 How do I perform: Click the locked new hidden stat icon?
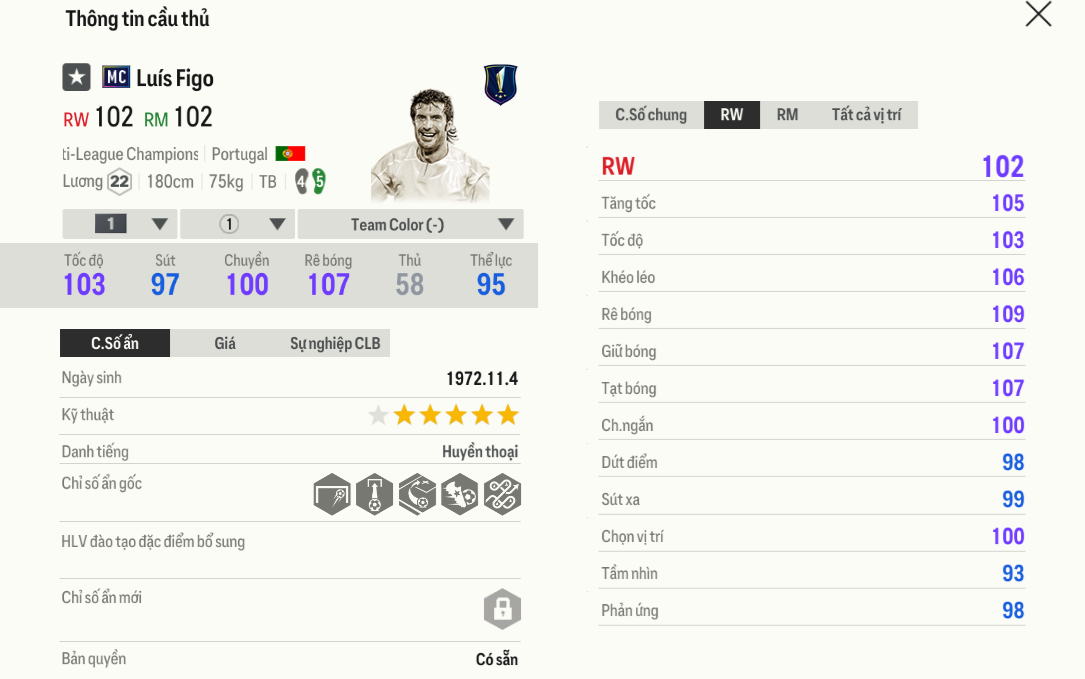(502, 608)
